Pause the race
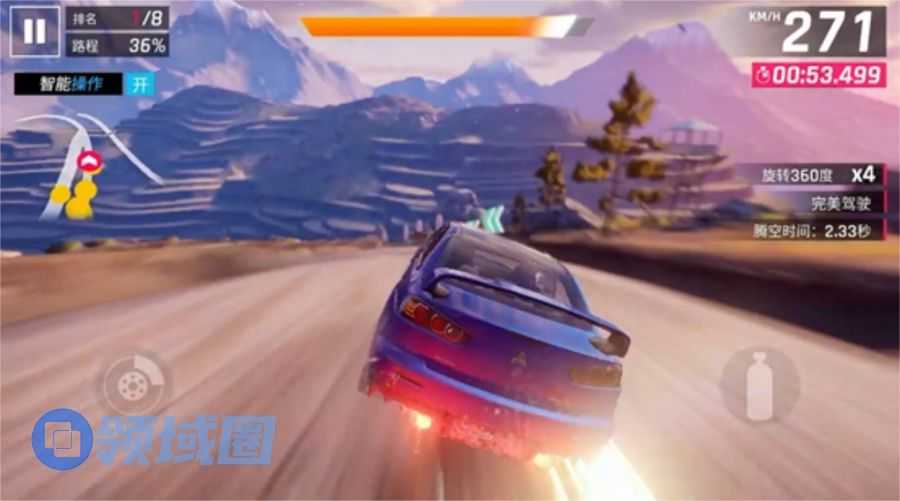The height and width of the screenshot is (501, 900). click(34, 31)
